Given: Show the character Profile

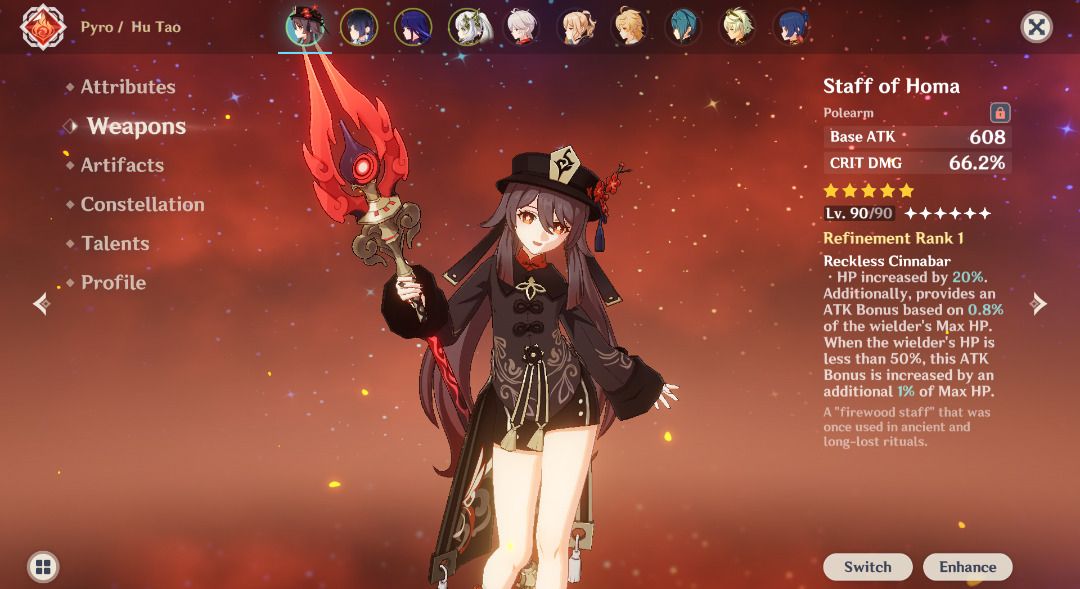Looking at the screenshot, I should [113, 283].
